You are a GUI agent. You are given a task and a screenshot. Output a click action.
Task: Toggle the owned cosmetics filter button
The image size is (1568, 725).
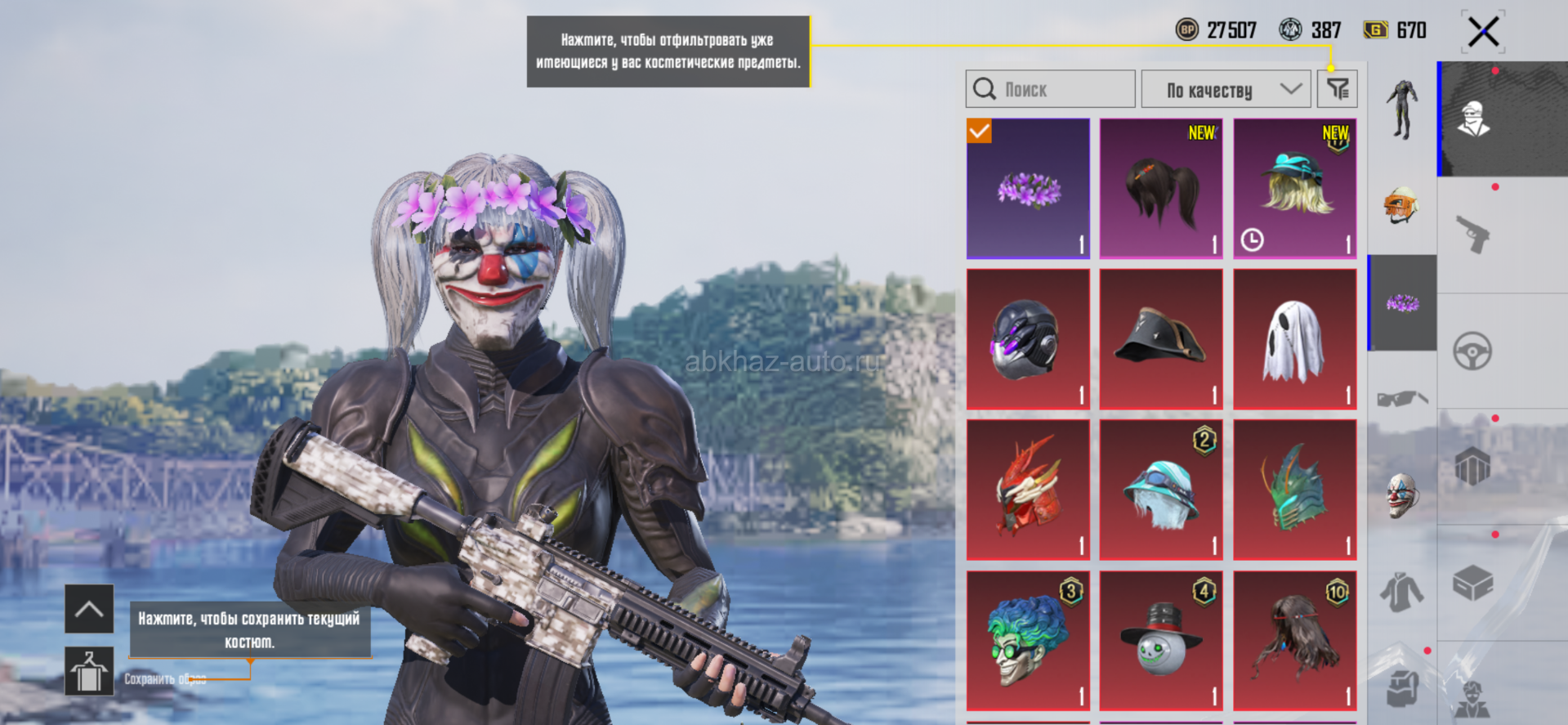[x=1337, y=89]
